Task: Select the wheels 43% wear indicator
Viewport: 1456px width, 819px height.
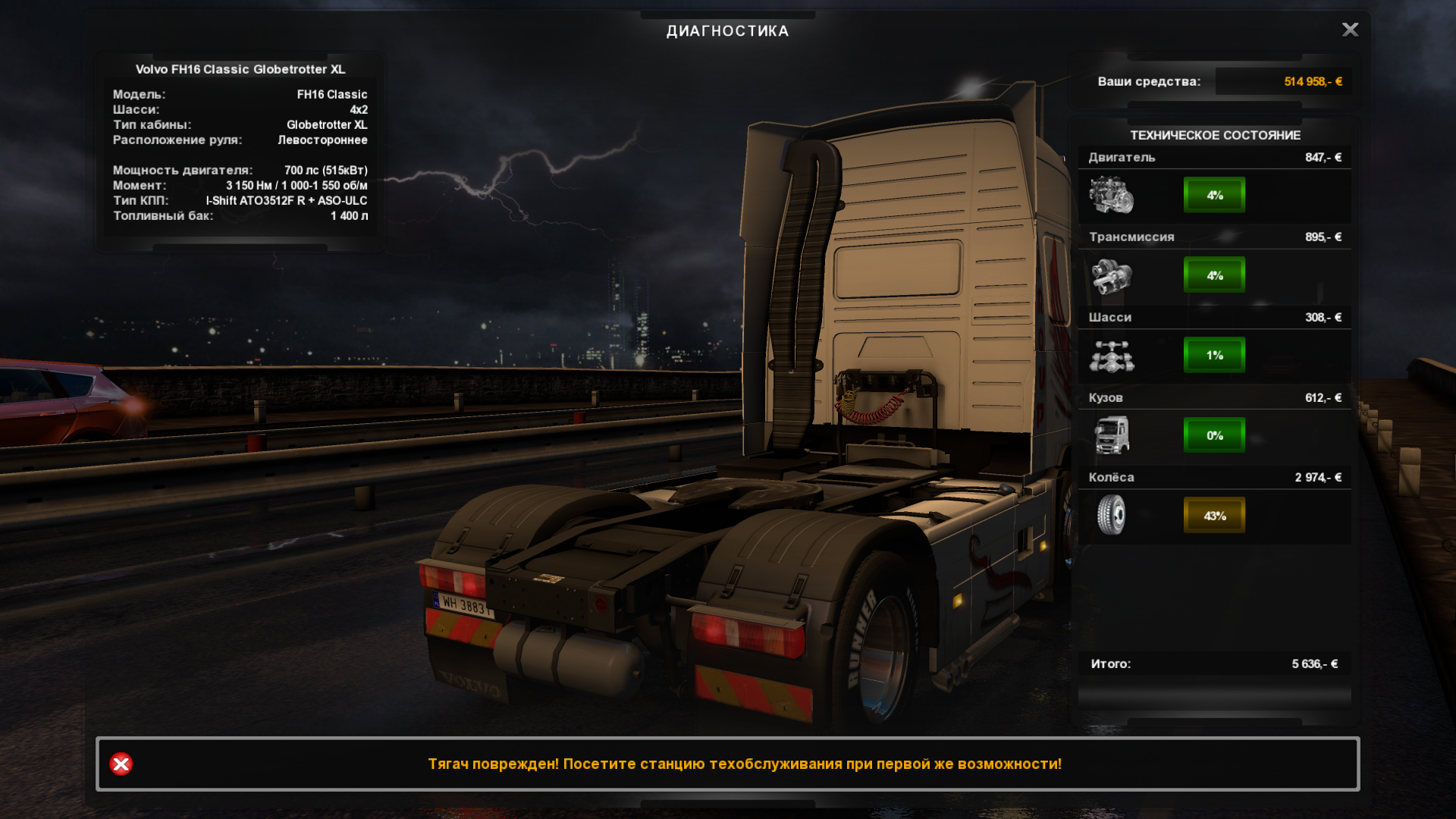Action: (x=1214, y=516)
